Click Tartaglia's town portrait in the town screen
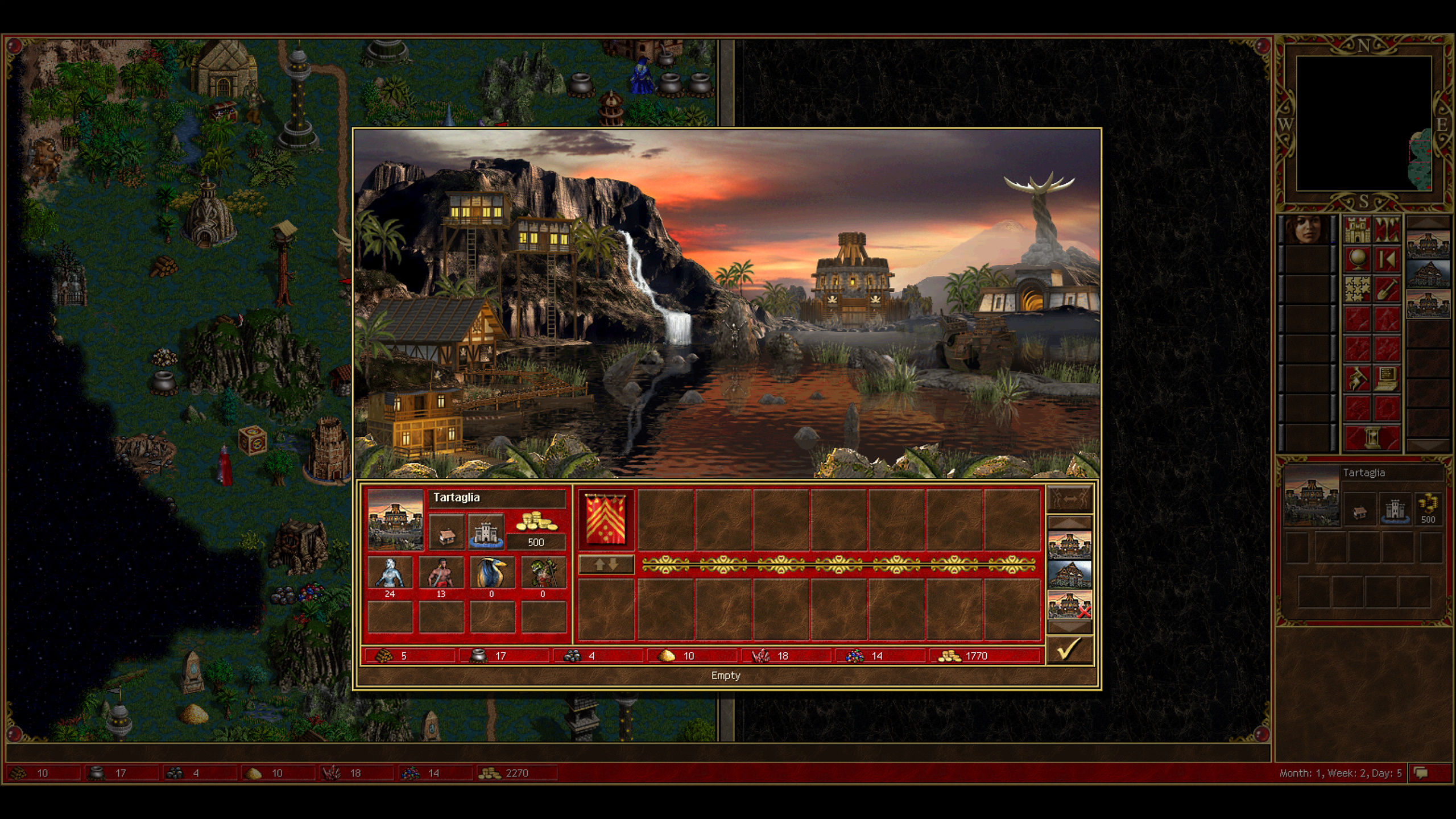The height and width of the screenshot is (819, 1456). [395, 519]
